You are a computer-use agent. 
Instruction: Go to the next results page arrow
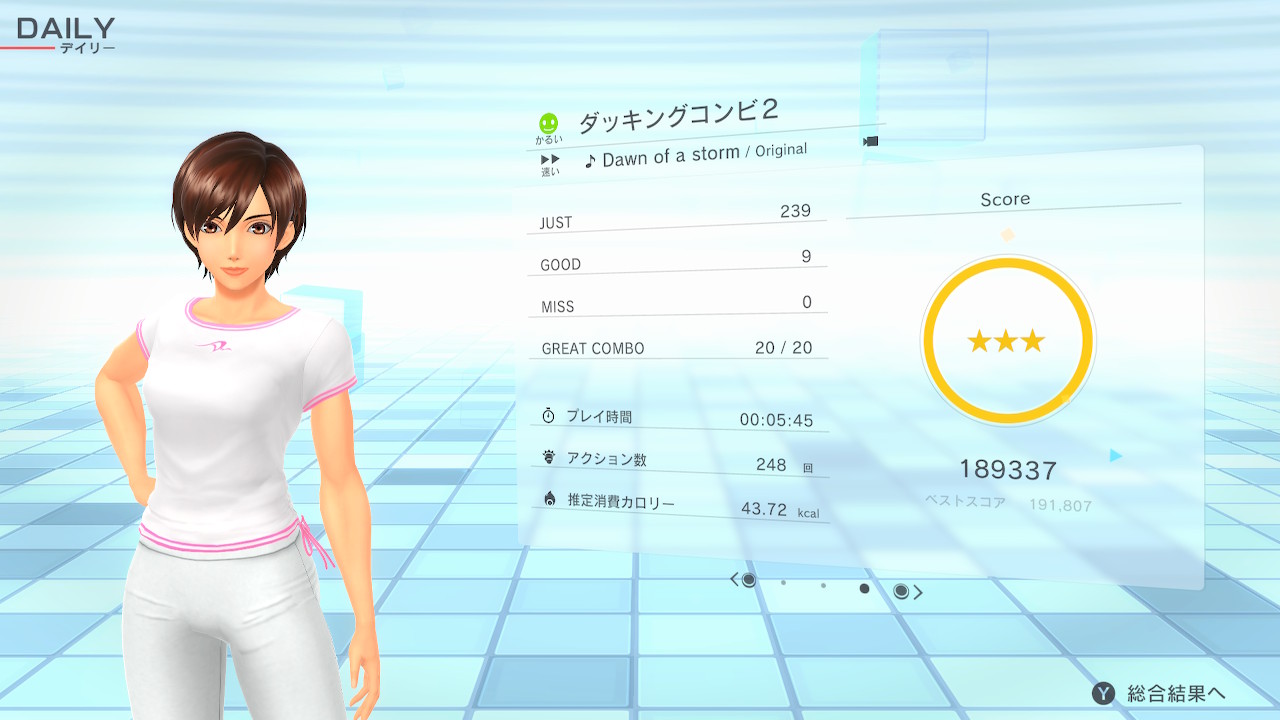918,592
